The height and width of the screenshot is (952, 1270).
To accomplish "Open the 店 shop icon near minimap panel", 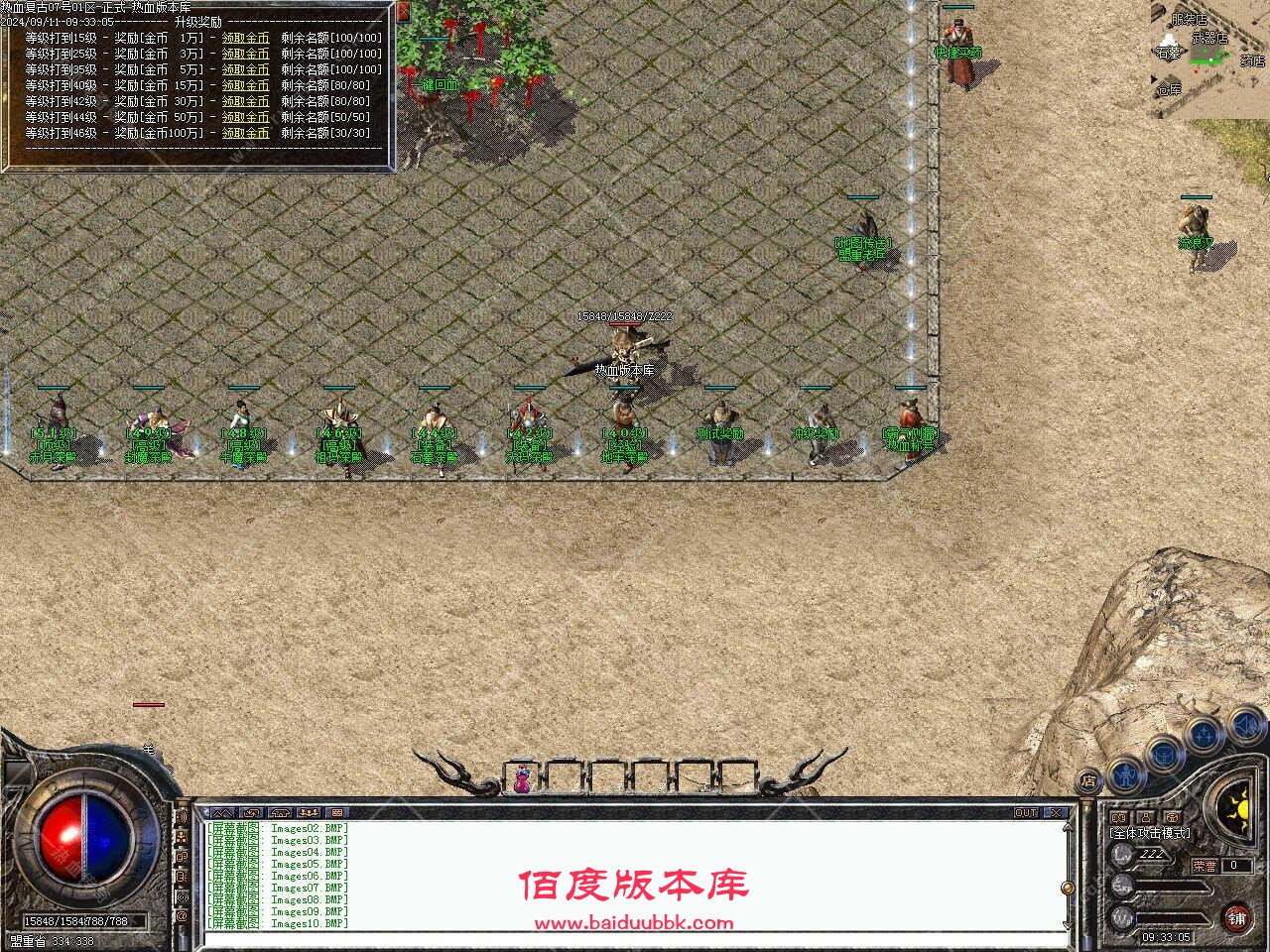I will coord(1088,779).
